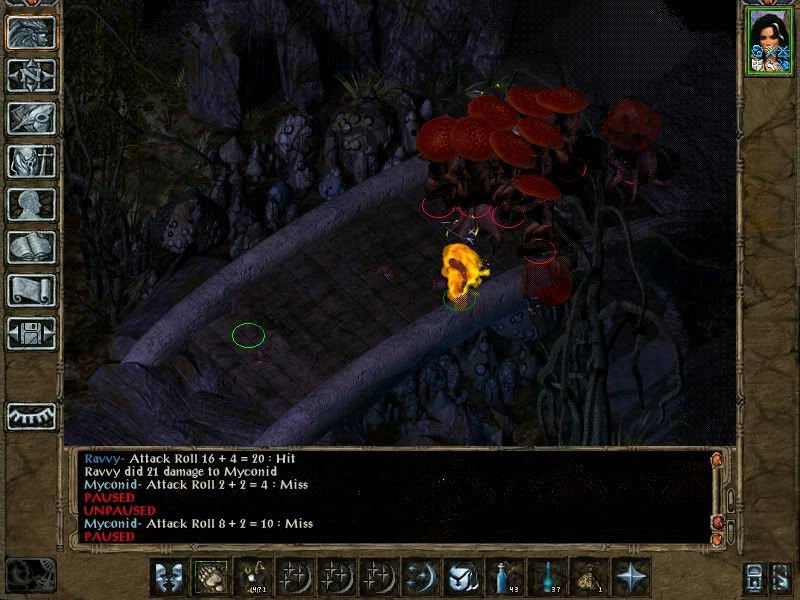Select Ravvy's character portrait
Viewport: 800px width, 600px height.
coord(767,43)
